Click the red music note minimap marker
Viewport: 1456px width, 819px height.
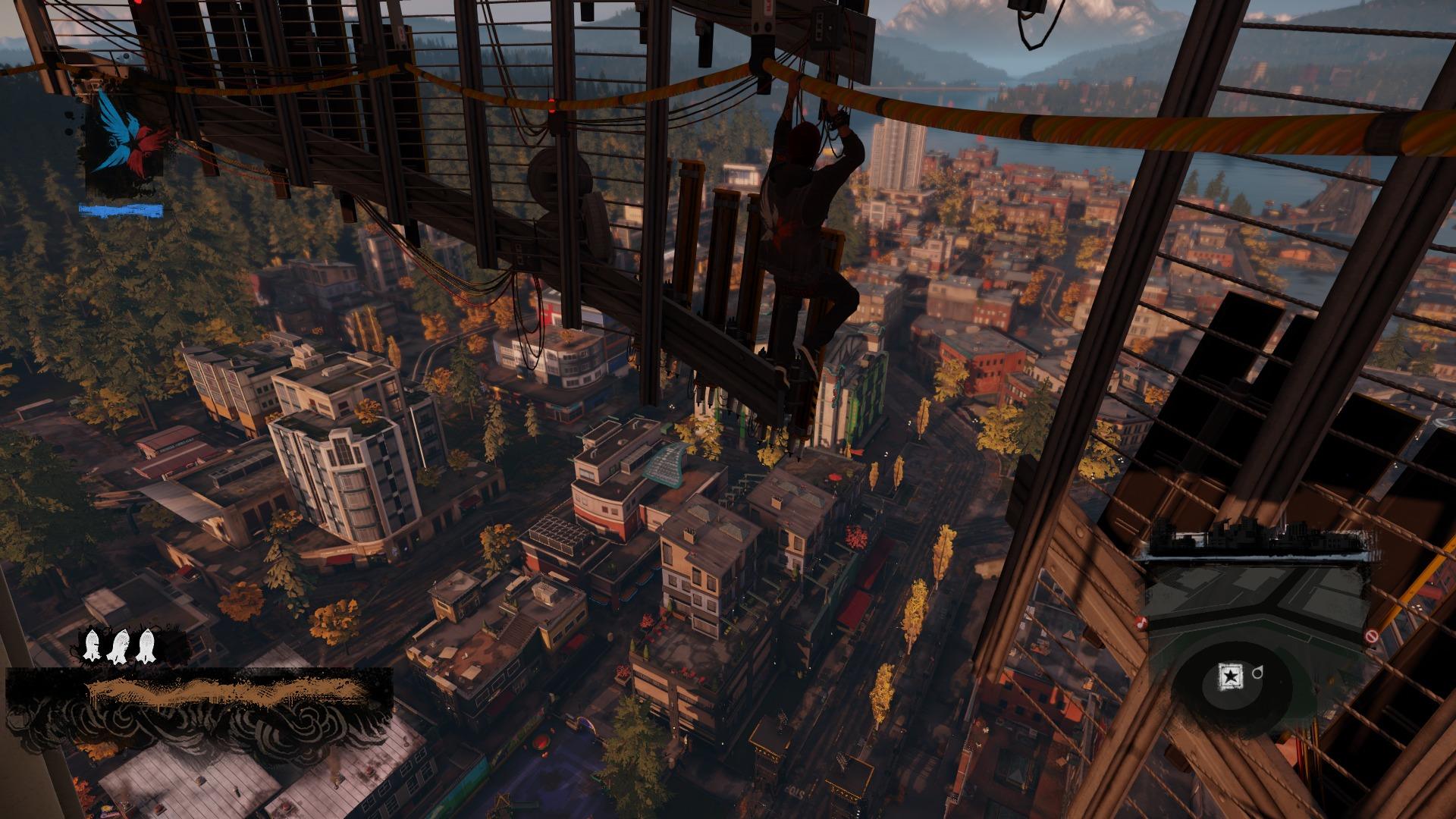(x=1140, y=623)
